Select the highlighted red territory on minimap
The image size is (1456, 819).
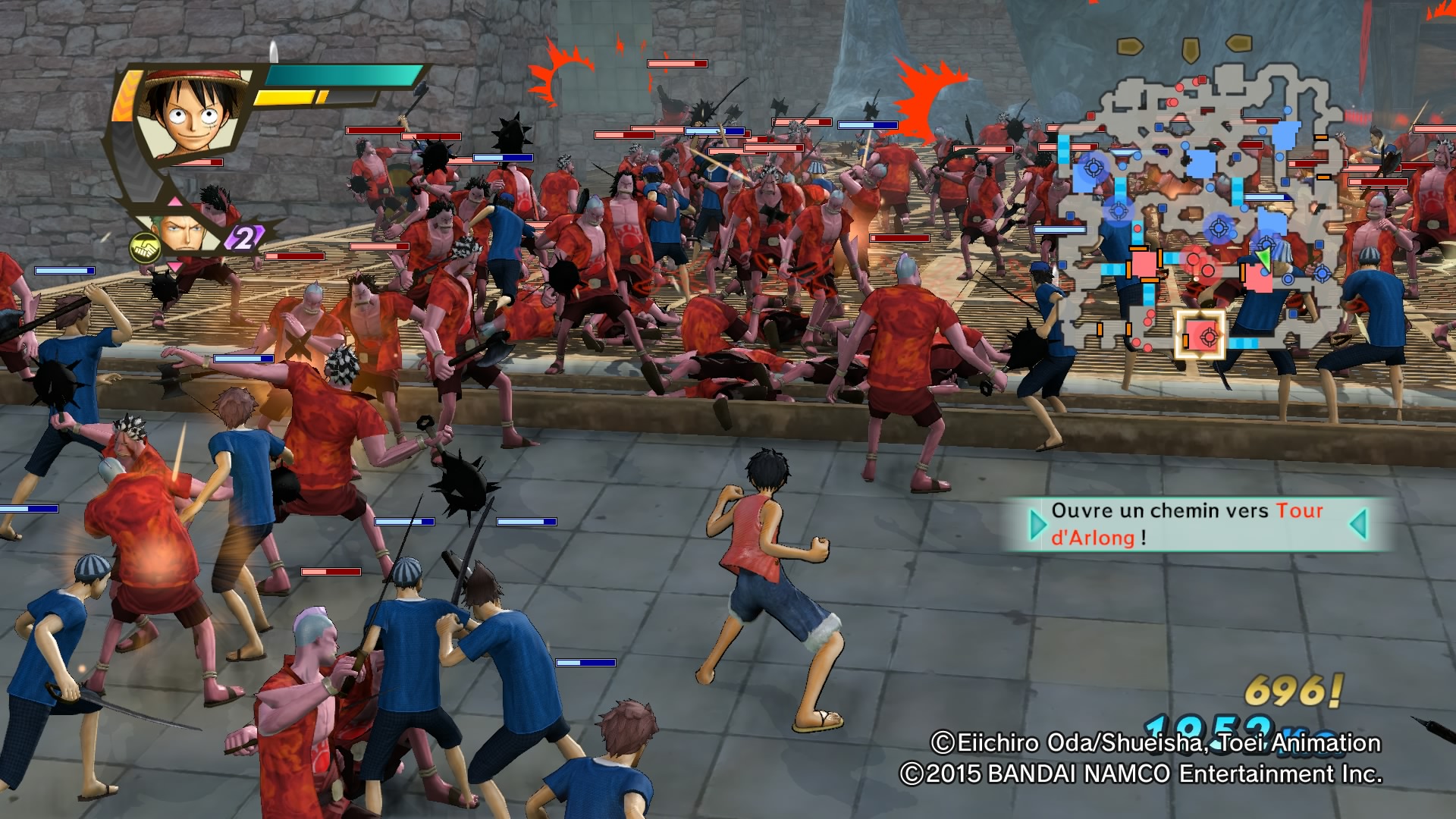[x=1200, y=334]
